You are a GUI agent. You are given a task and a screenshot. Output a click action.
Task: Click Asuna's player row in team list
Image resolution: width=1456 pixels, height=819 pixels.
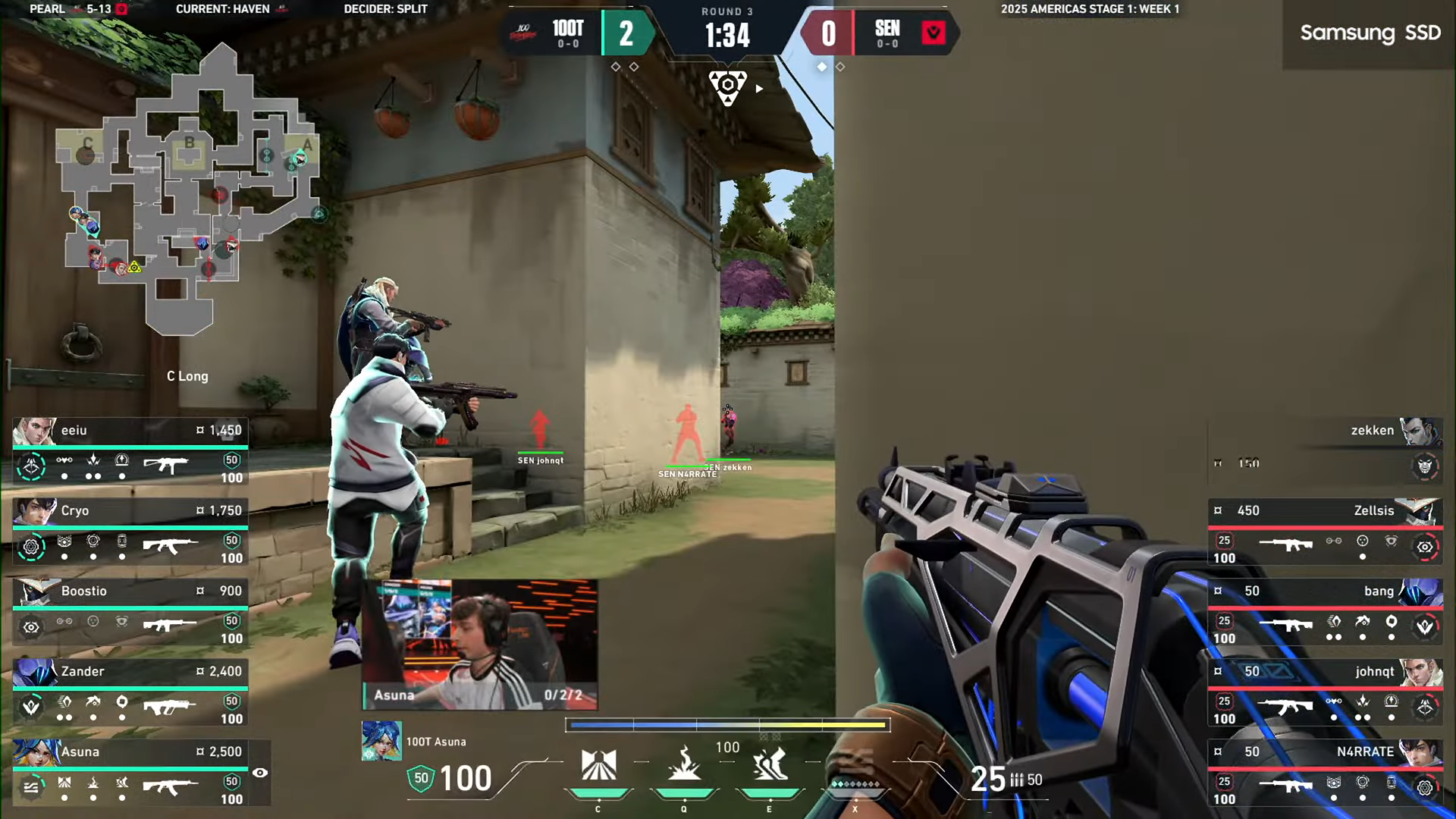pyautogui.click(x=130, y=774)
